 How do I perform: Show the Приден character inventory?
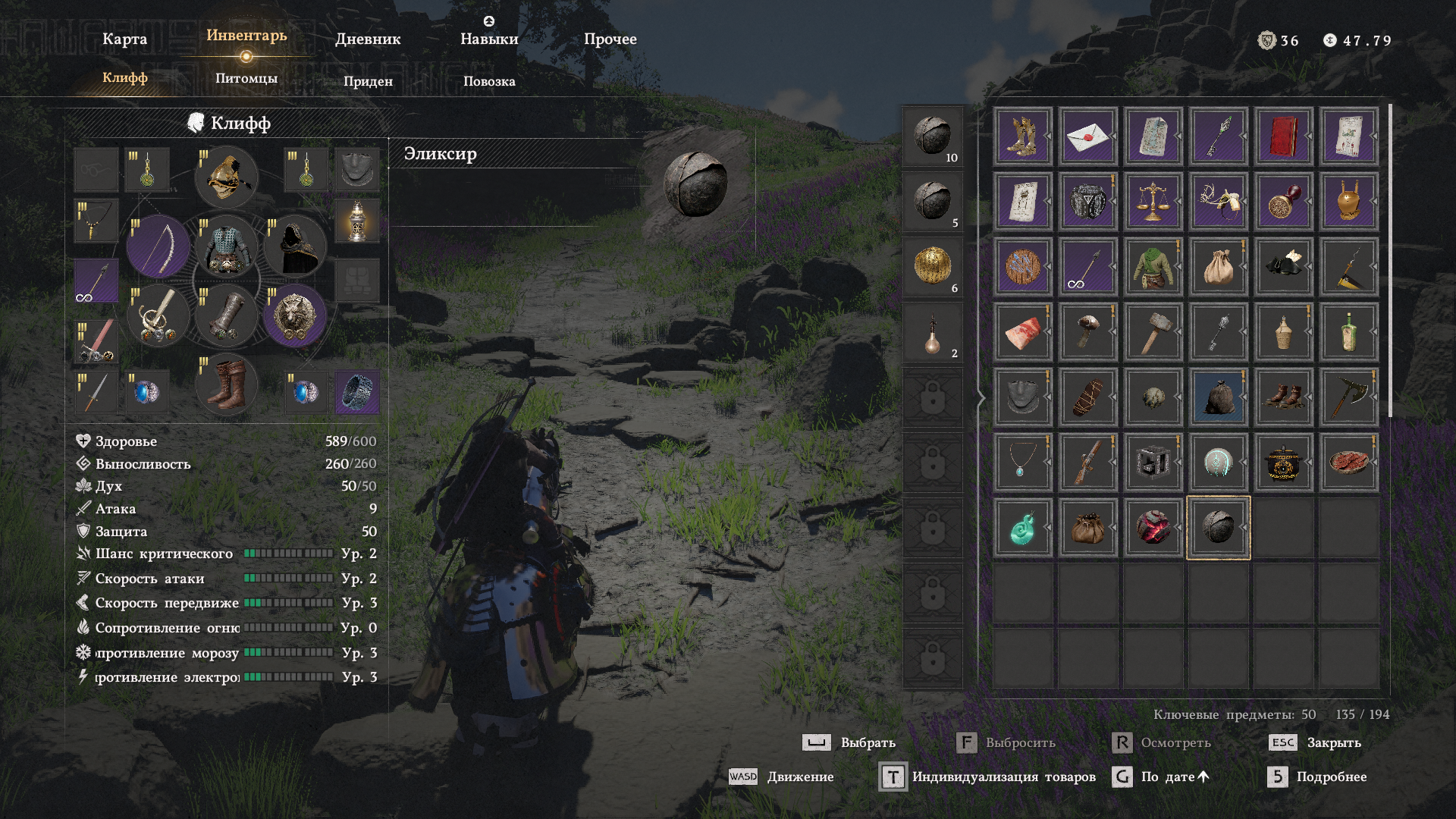tap(368, 81)
